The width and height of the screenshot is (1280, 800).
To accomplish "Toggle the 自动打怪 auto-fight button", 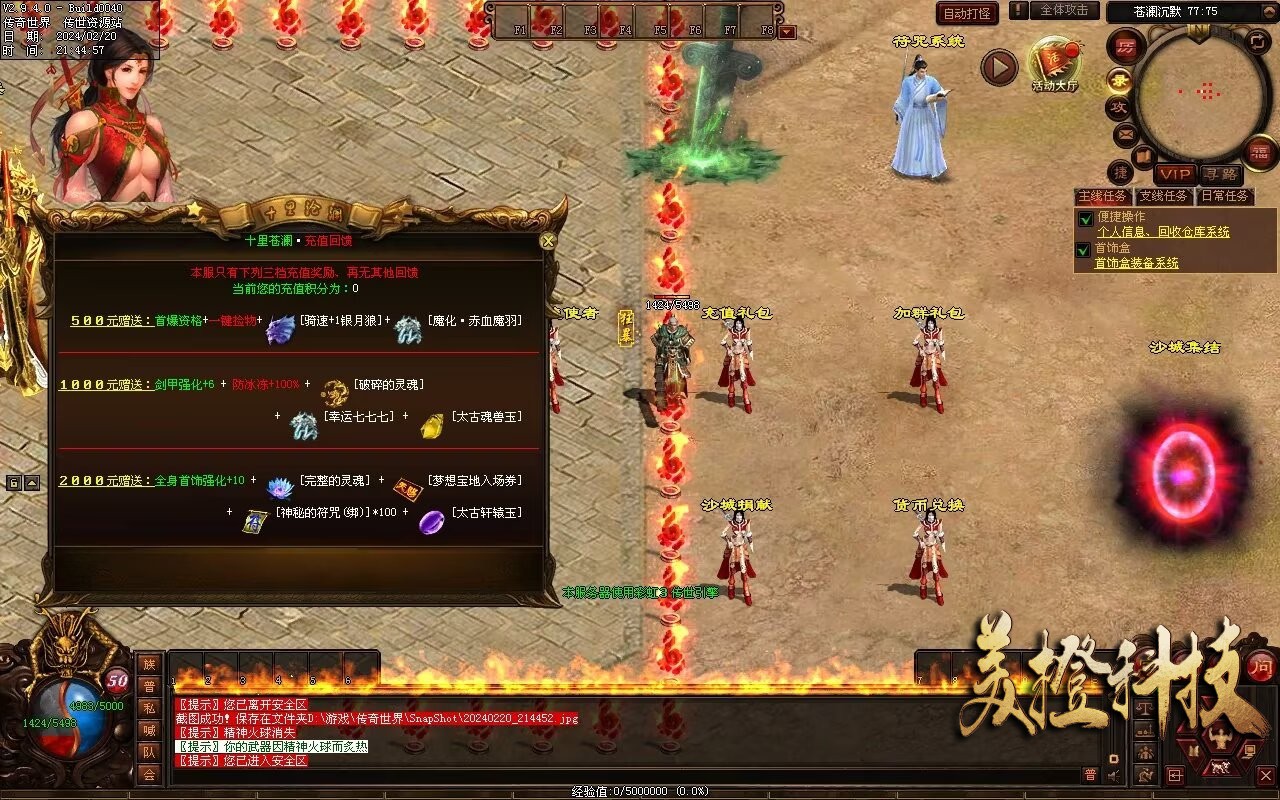I will 967,13.
